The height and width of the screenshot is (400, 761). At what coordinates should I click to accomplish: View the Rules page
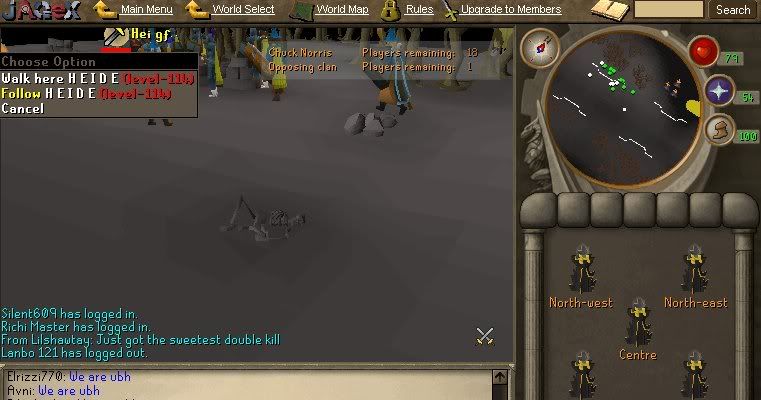tap(419, 10)
